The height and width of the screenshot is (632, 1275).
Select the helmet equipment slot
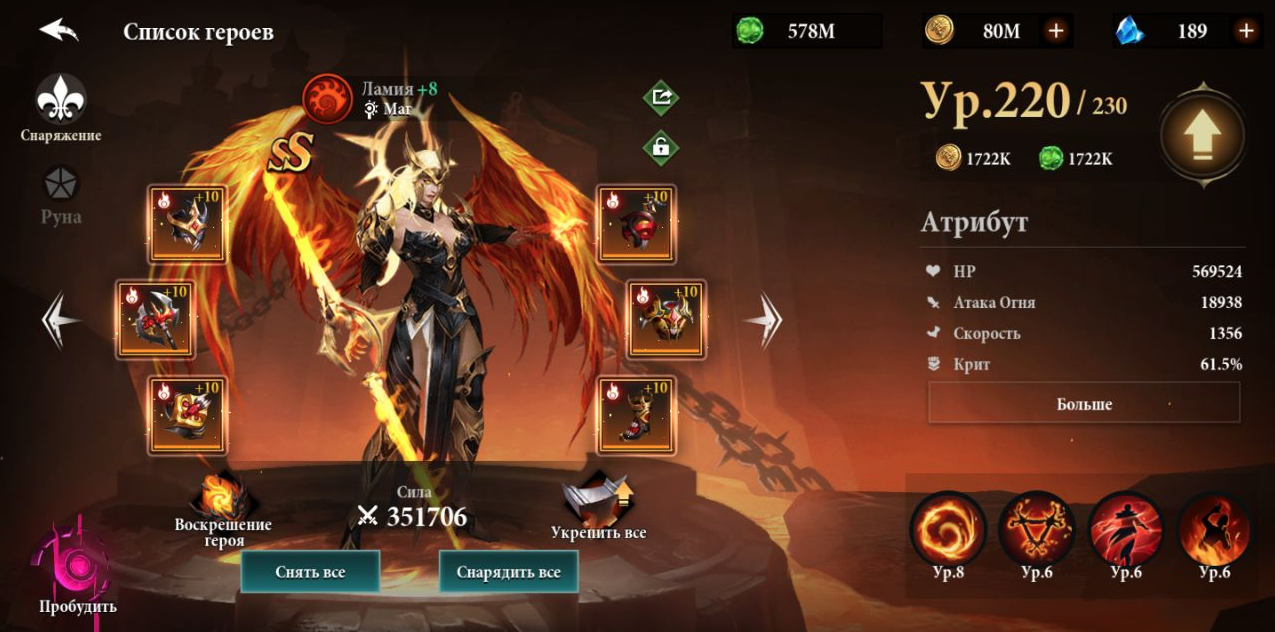coord(187,224)
